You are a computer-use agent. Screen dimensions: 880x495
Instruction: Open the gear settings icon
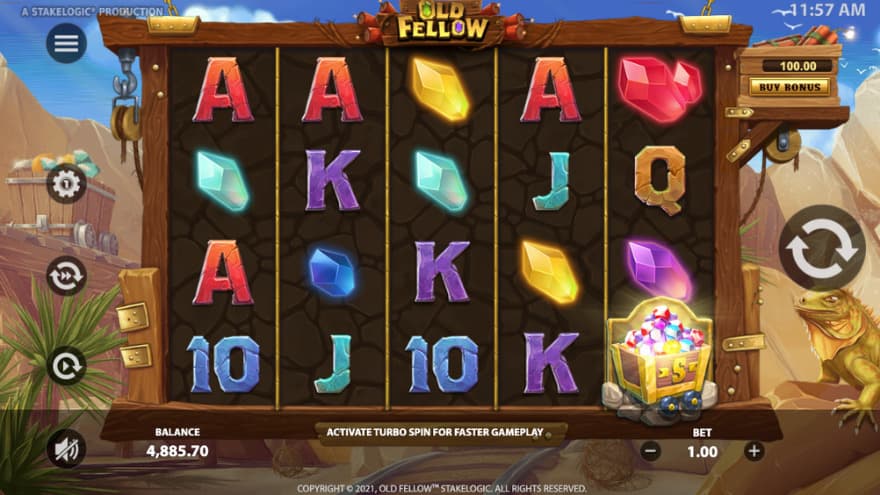pyautogui.click(x=66, y=184)
